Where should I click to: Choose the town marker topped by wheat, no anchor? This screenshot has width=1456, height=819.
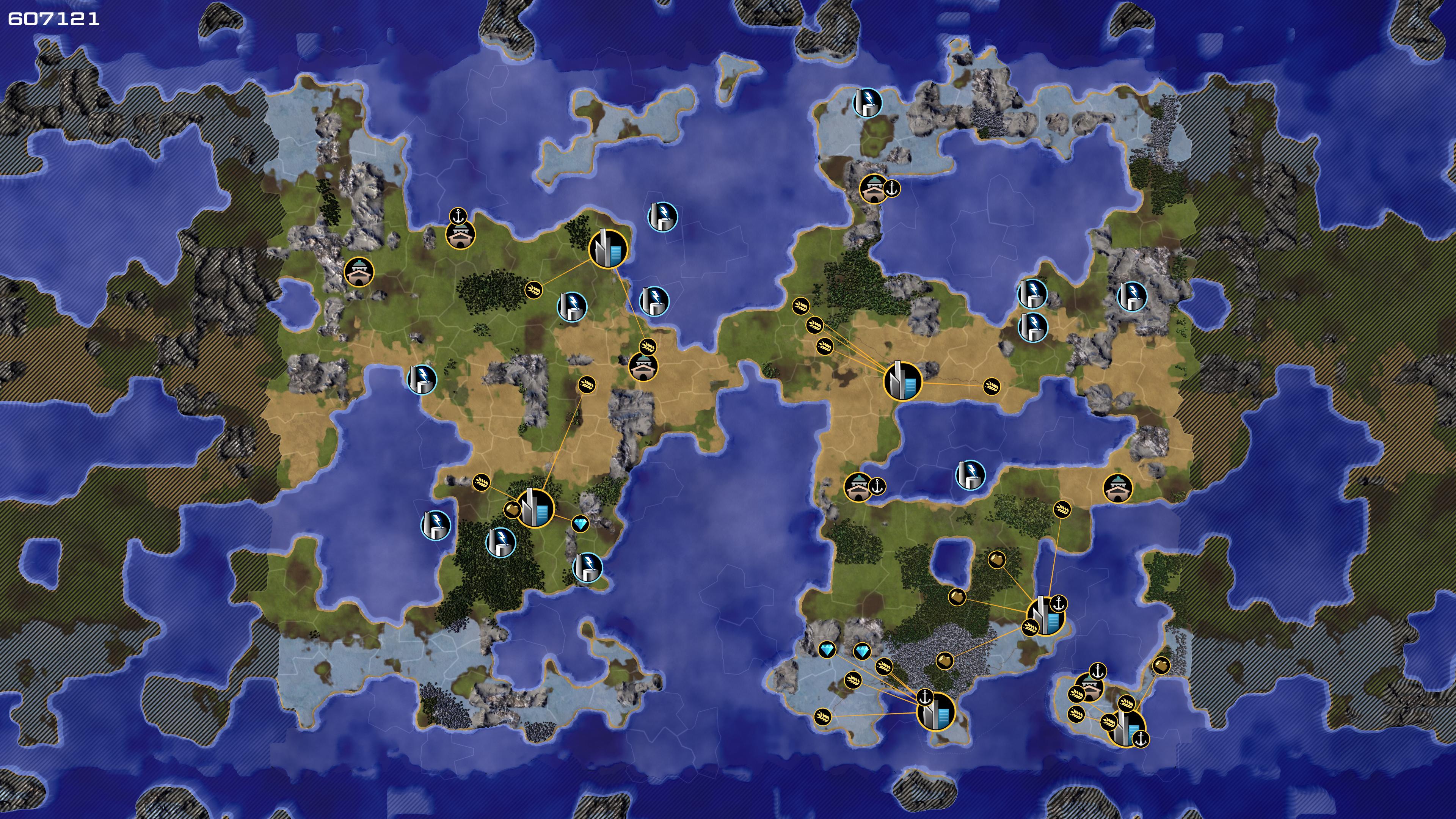[643, 366]
